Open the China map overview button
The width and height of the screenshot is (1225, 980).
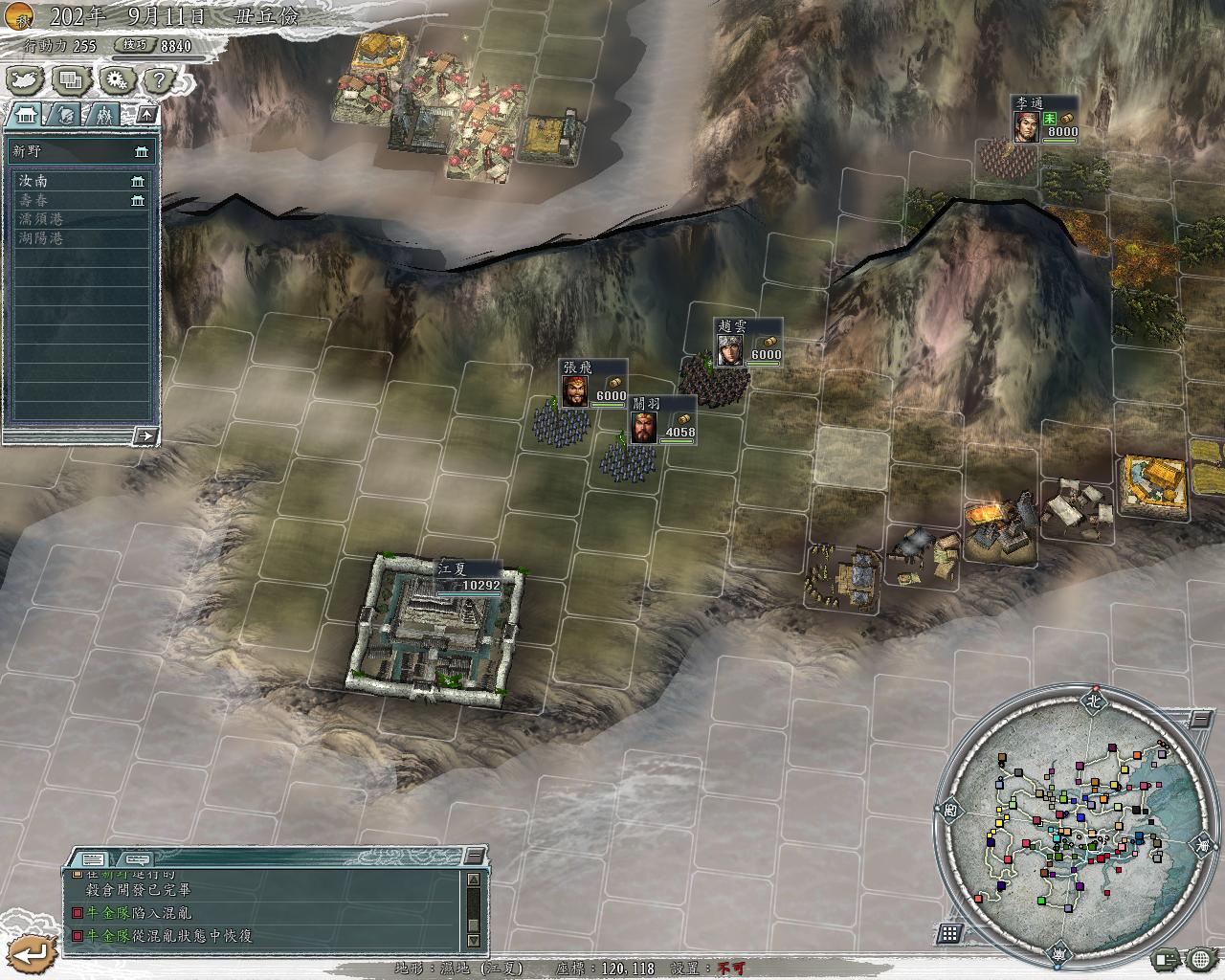click(26, 80)
